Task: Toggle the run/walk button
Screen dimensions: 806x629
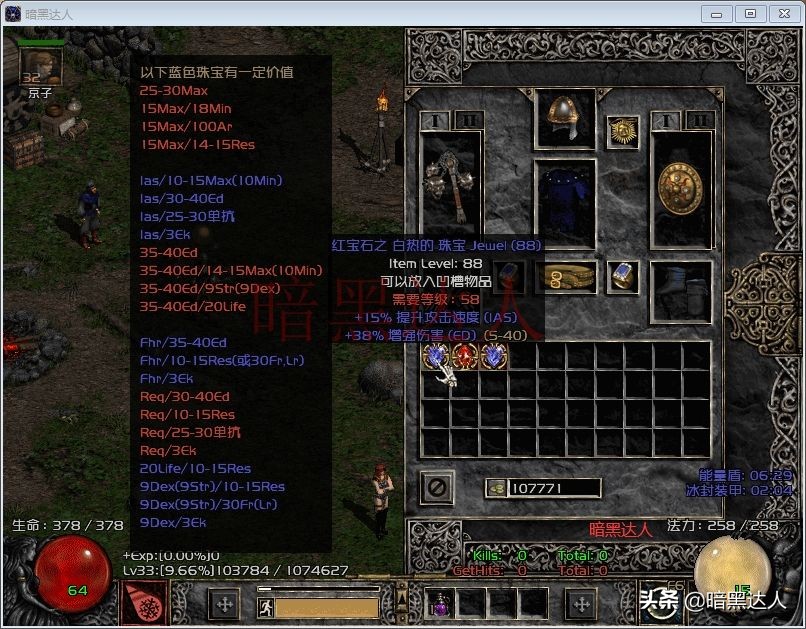Action: tap(265, 605)
